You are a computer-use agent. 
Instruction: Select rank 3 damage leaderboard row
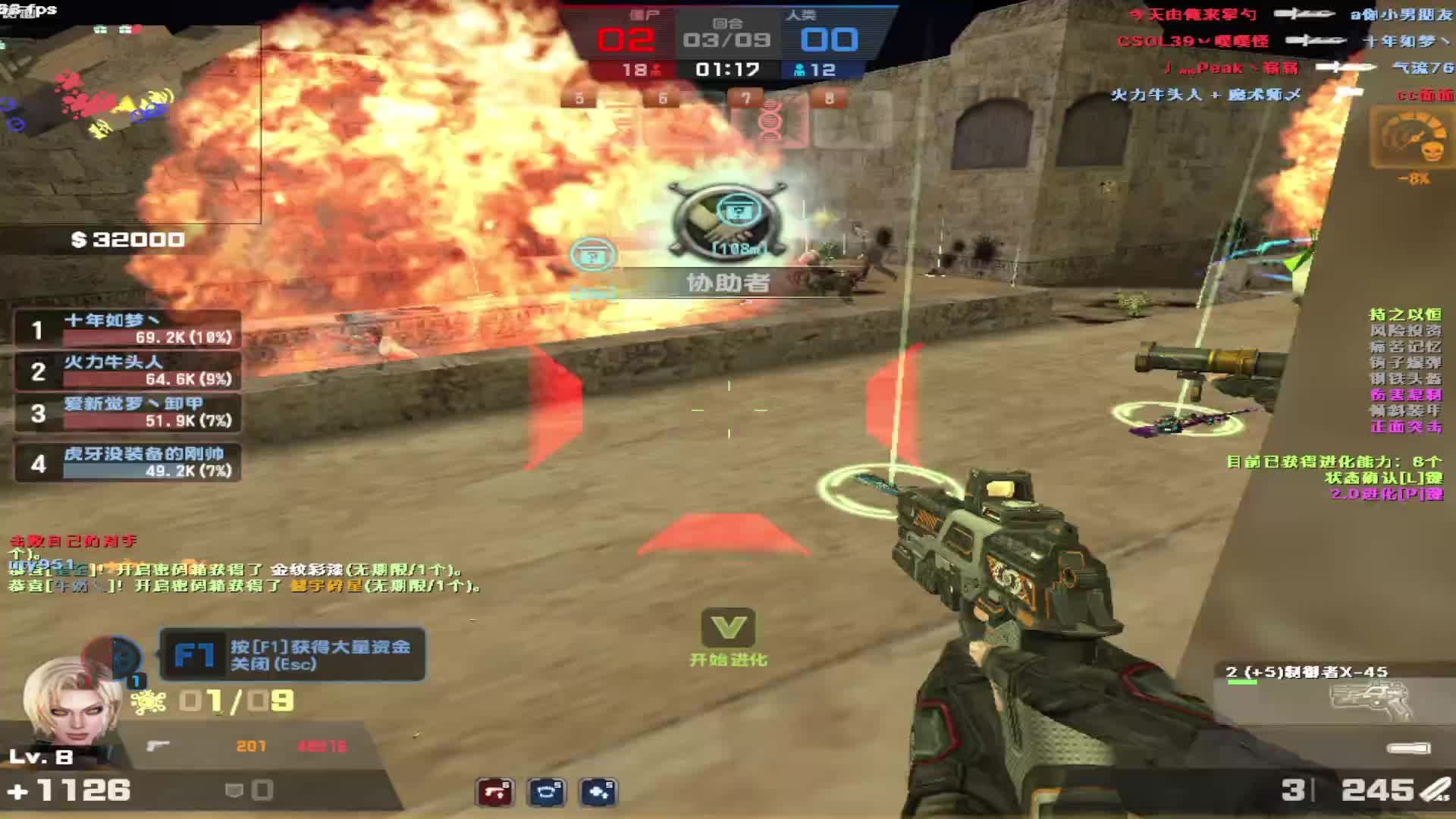pyautogui.click(x=129, y=413)
